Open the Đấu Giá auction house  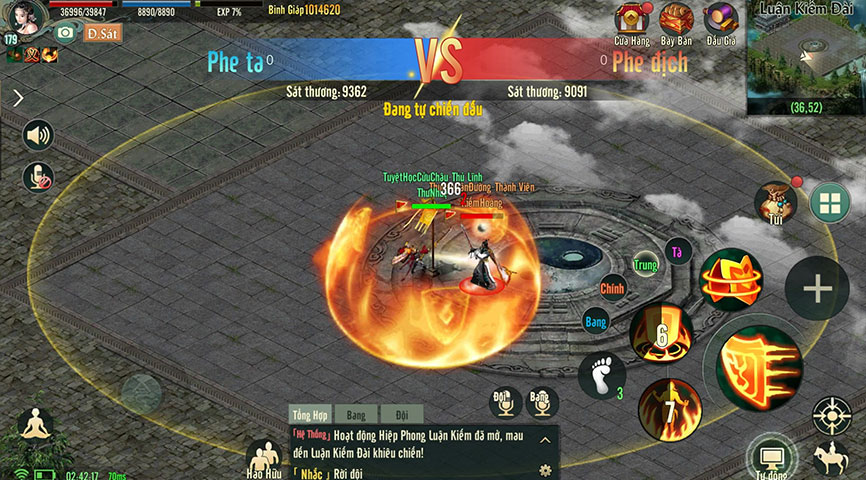coord(720,24)
